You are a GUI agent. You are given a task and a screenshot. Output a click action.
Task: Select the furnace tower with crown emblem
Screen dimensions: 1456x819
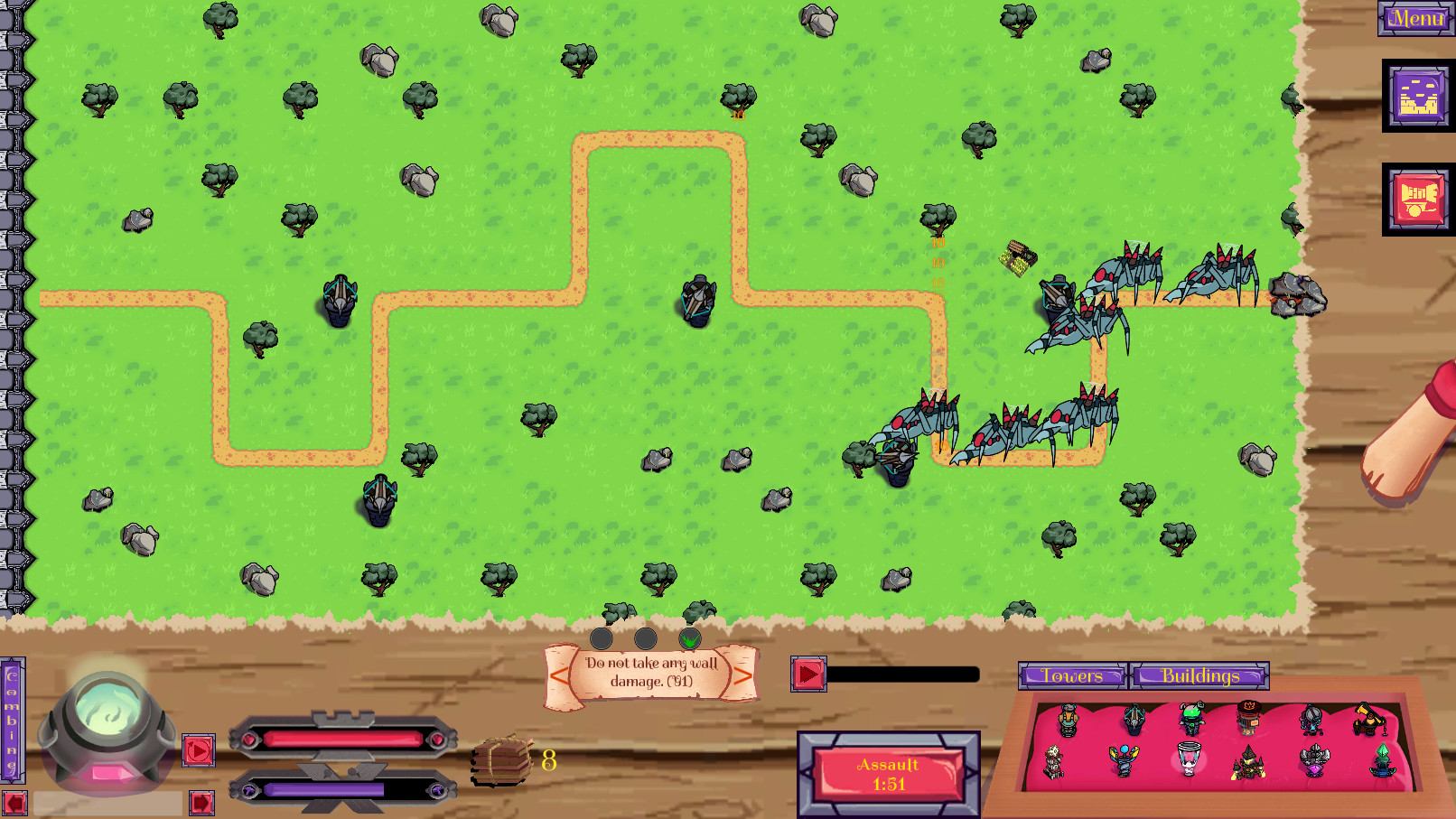point(1249,719)
